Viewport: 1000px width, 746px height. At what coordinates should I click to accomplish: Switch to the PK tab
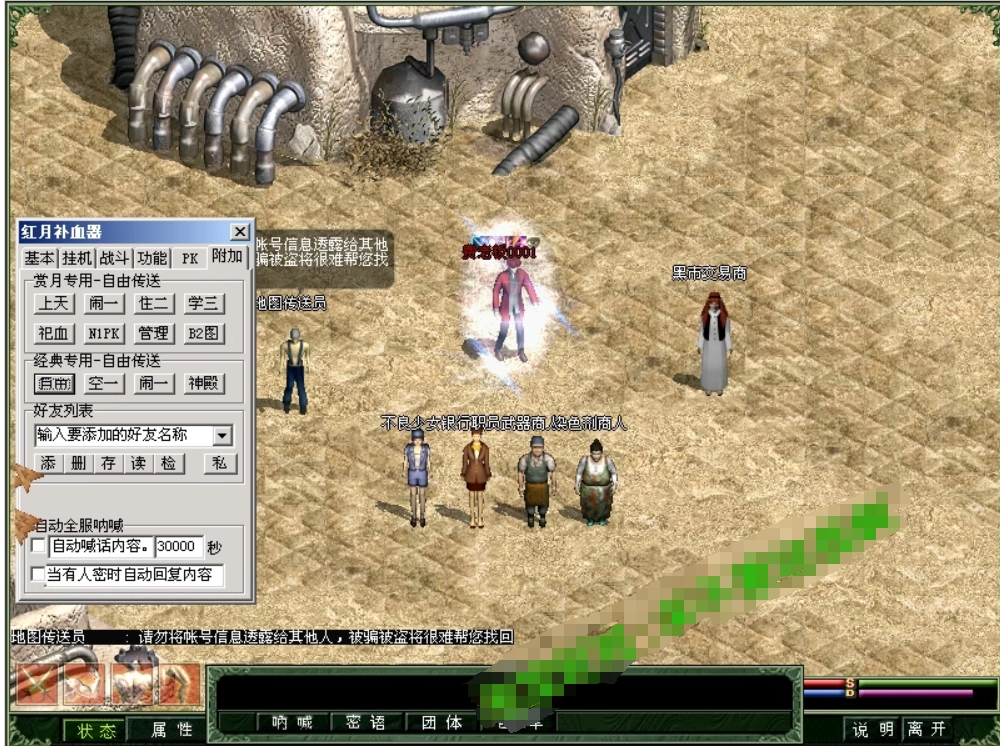tap(190, 257)
